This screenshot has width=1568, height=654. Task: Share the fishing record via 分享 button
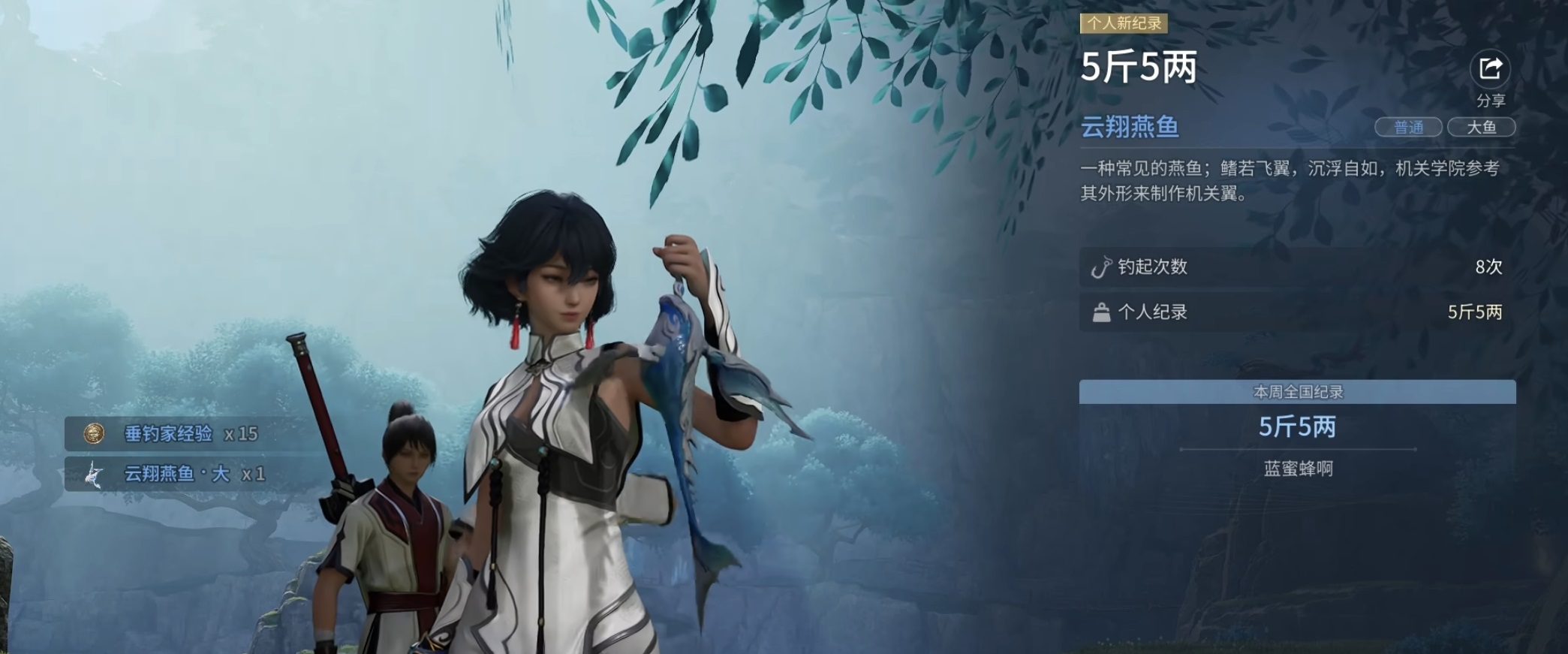pos(1489,70)
